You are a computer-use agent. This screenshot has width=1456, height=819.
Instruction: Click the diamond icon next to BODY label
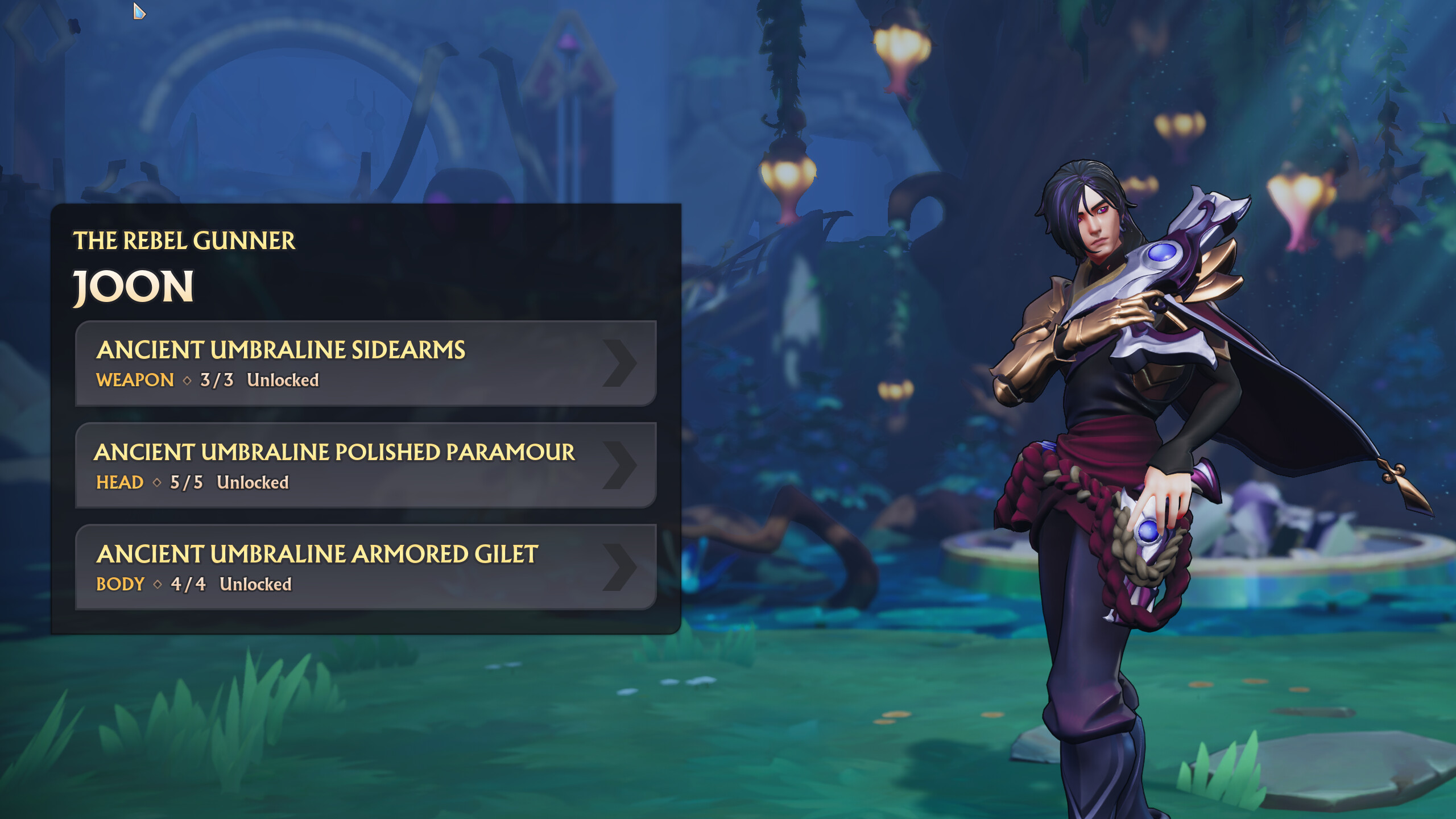pos(159,583)
